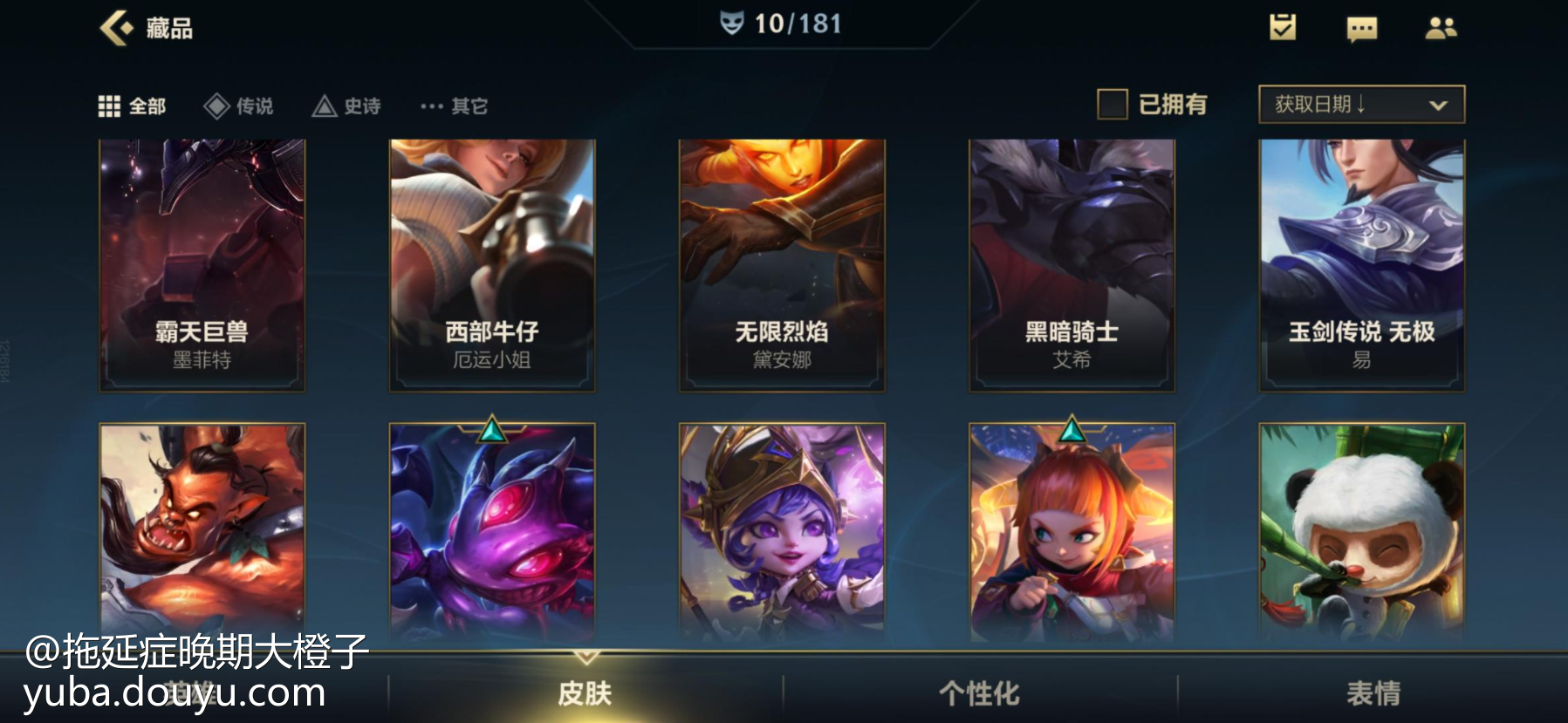The height and width of the screenshot is (723, 1568).
Task: Pick the red-haired girl skin card
Action: click(1072, 532)
